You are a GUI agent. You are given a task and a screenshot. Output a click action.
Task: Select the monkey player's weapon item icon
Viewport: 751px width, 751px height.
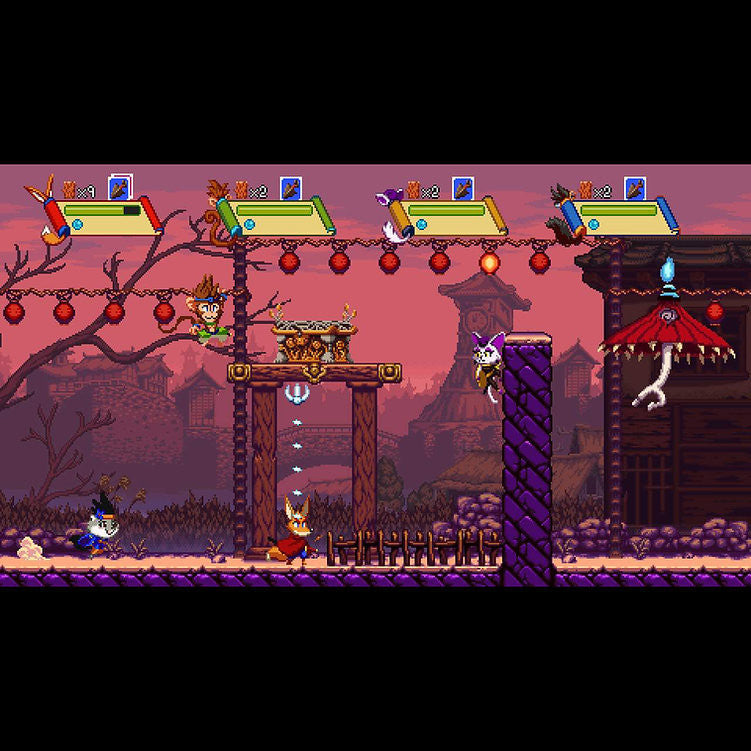coord(291,188)
